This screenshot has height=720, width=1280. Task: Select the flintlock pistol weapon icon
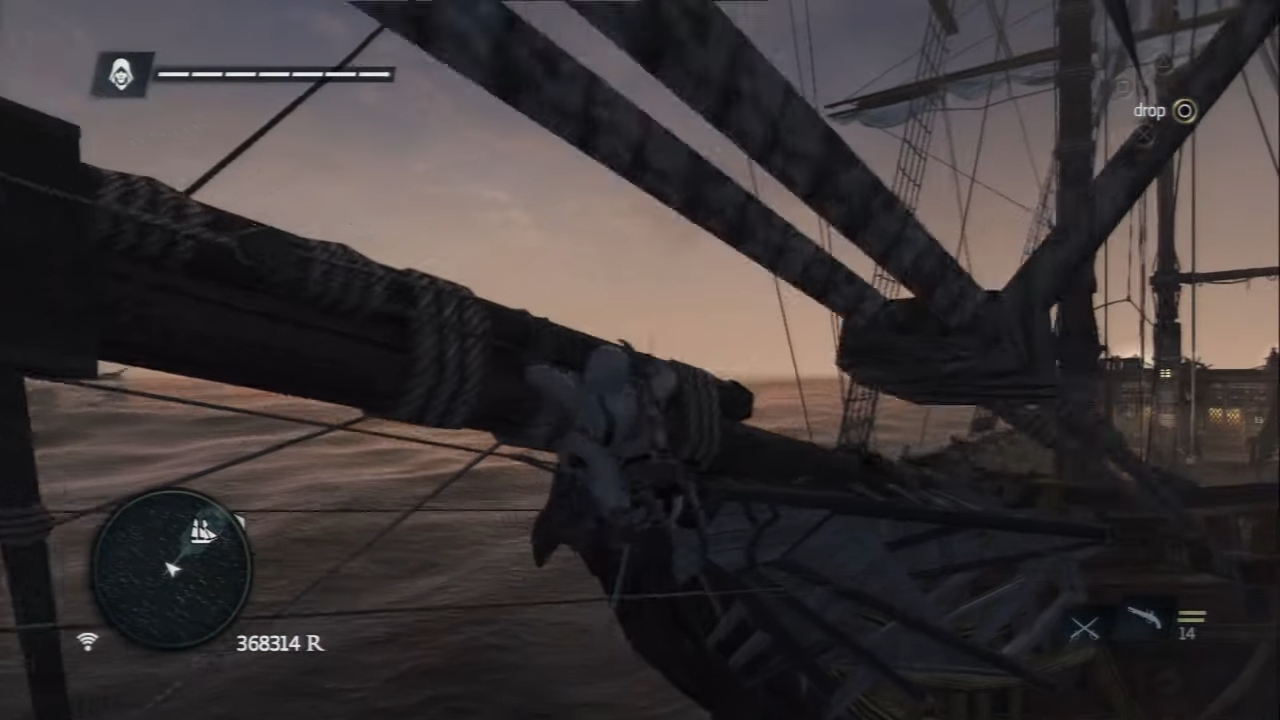tap(1145, 618)
